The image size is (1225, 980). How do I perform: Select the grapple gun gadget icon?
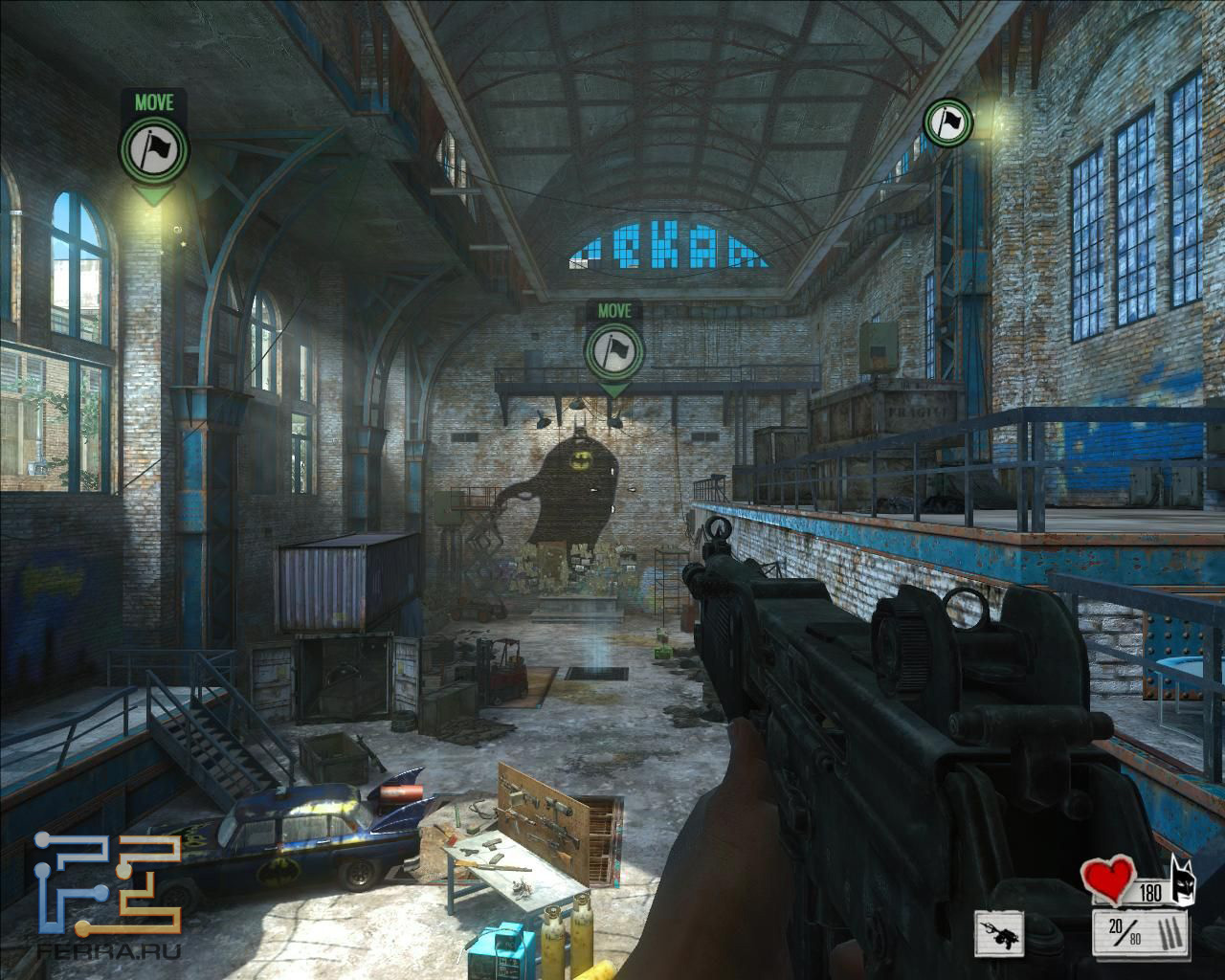[999, 929]
